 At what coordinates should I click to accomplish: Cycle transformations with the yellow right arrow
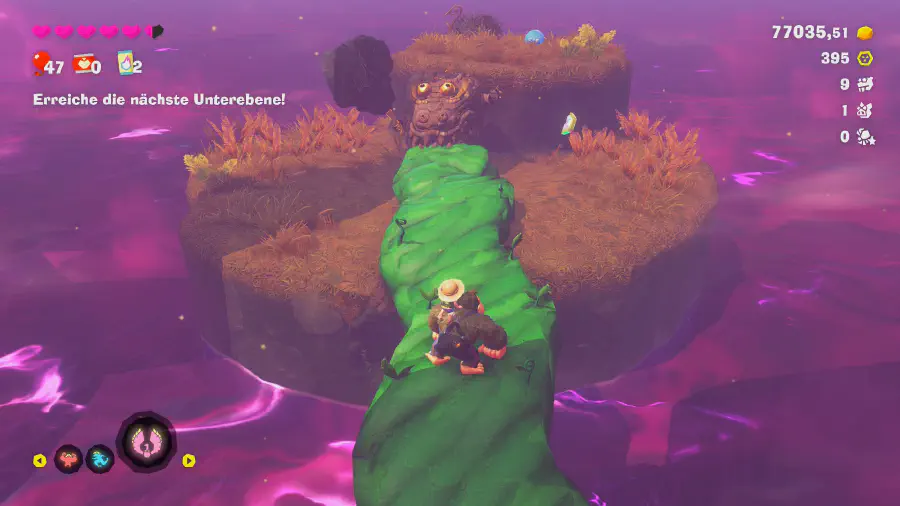pos(189,461)
